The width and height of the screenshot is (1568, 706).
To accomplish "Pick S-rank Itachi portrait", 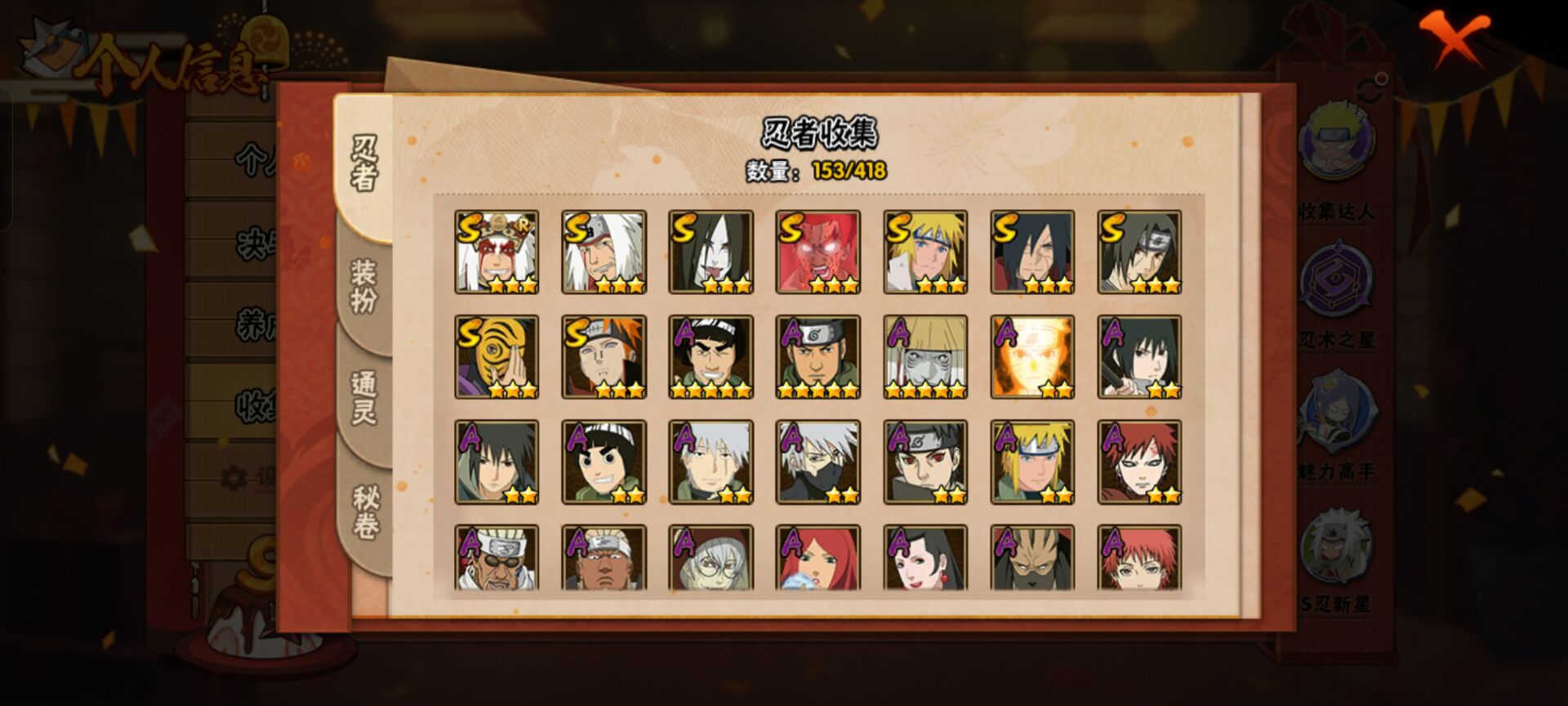I will click(1139, 252).
